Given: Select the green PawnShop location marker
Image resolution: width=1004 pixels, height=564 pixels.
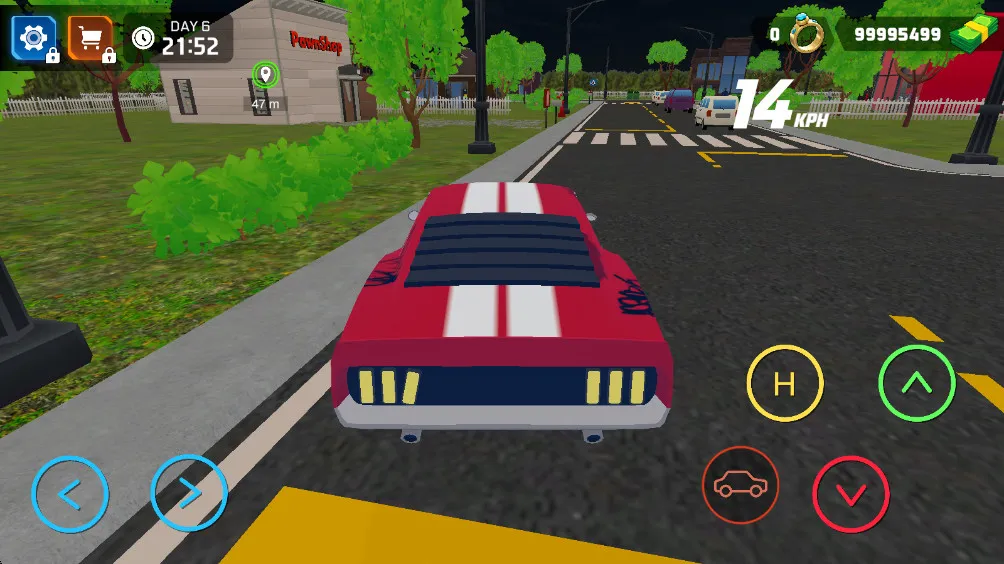Looking at the screenshot, I should (265, 74).
